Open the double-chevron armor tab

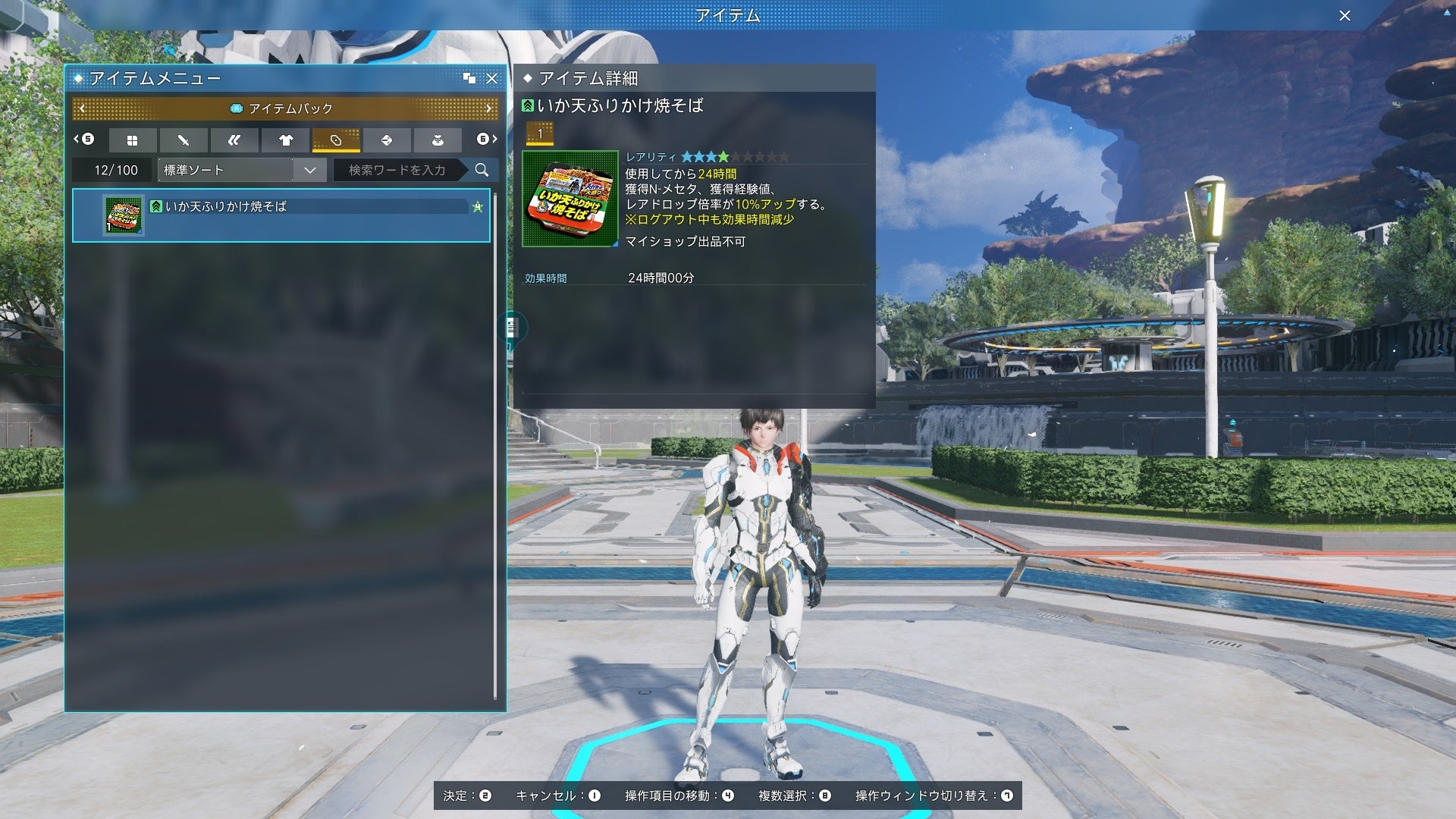tap(234, 140)
